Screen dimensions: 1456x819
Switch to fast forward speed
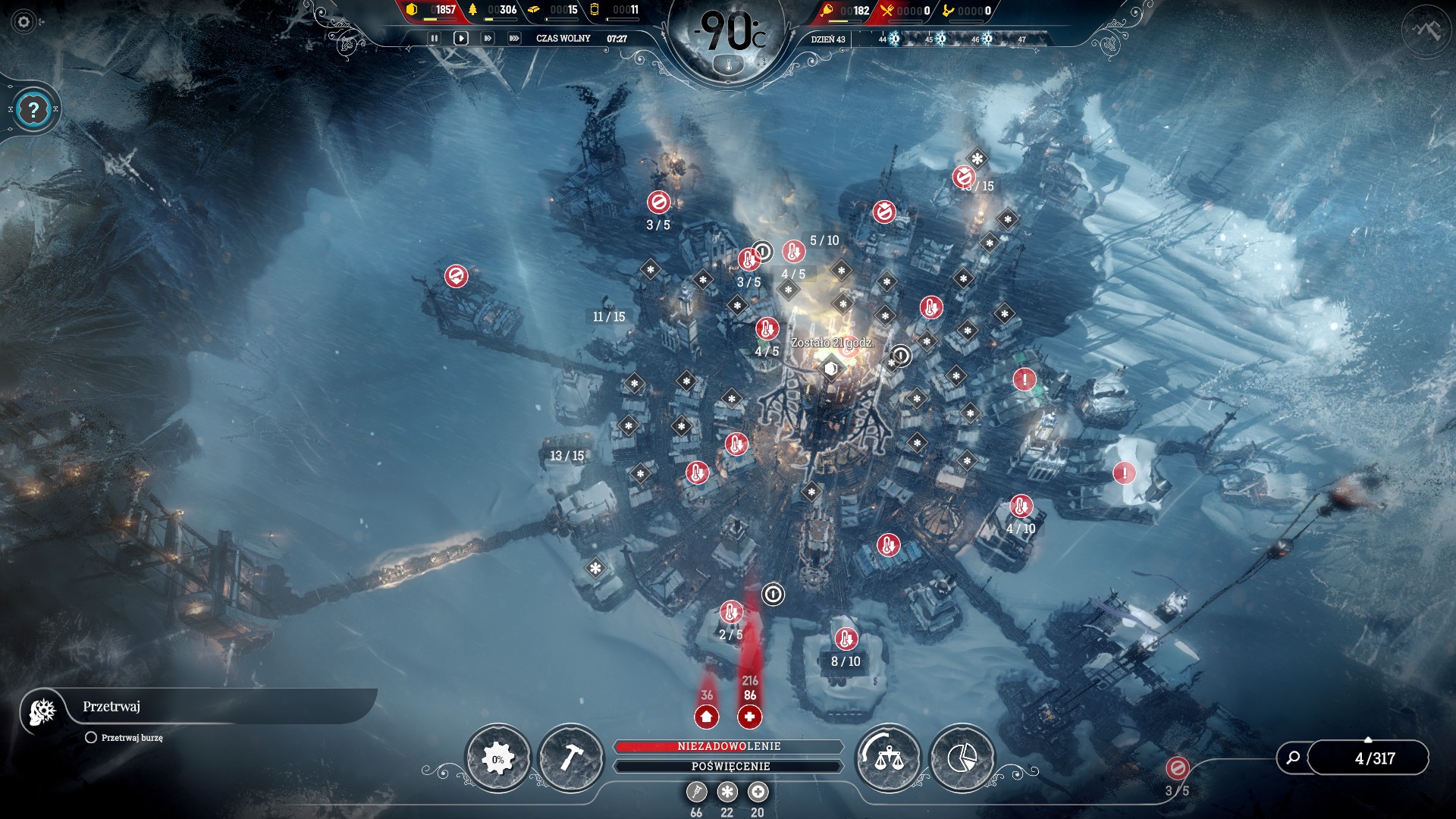pos(488,38)
